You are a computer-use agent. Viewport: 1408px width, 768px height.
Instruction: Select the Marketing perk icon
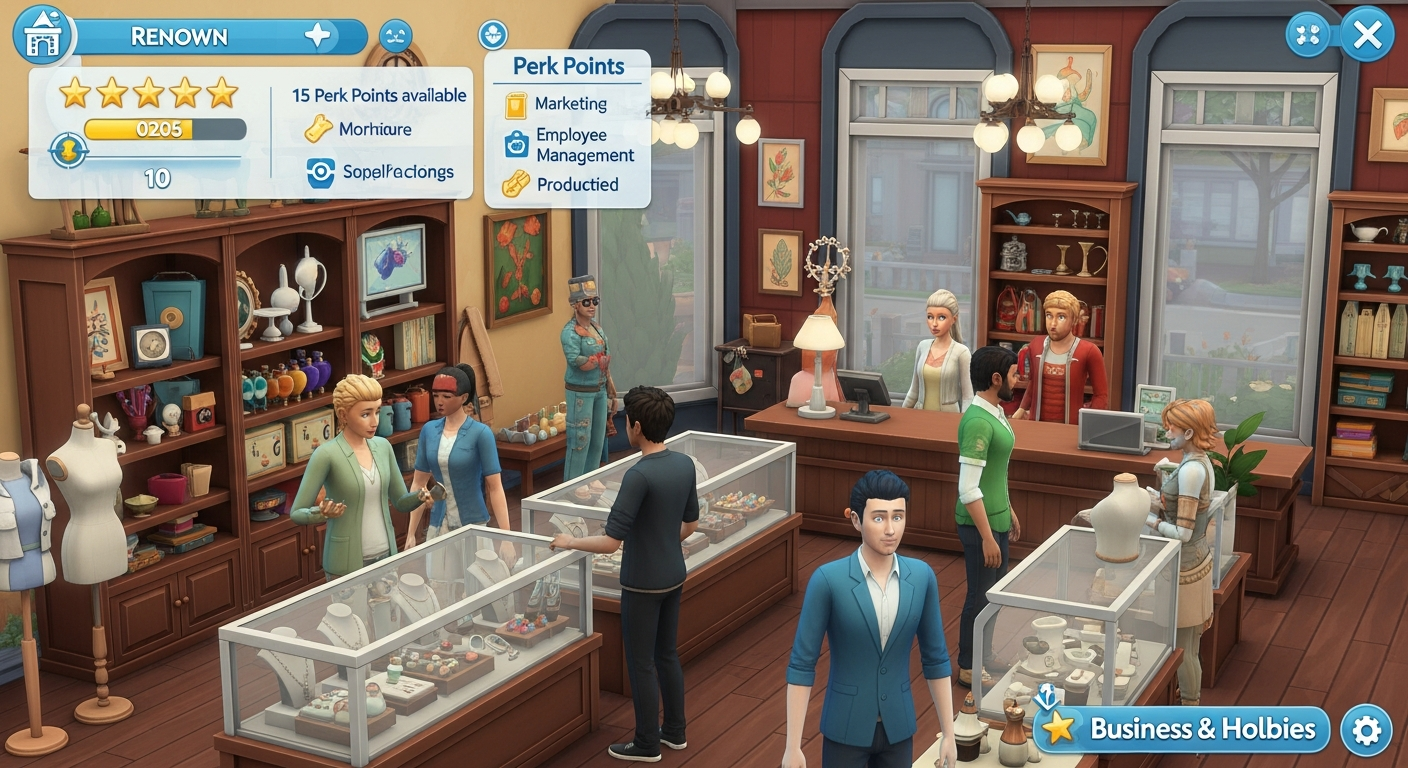(515, 103)
